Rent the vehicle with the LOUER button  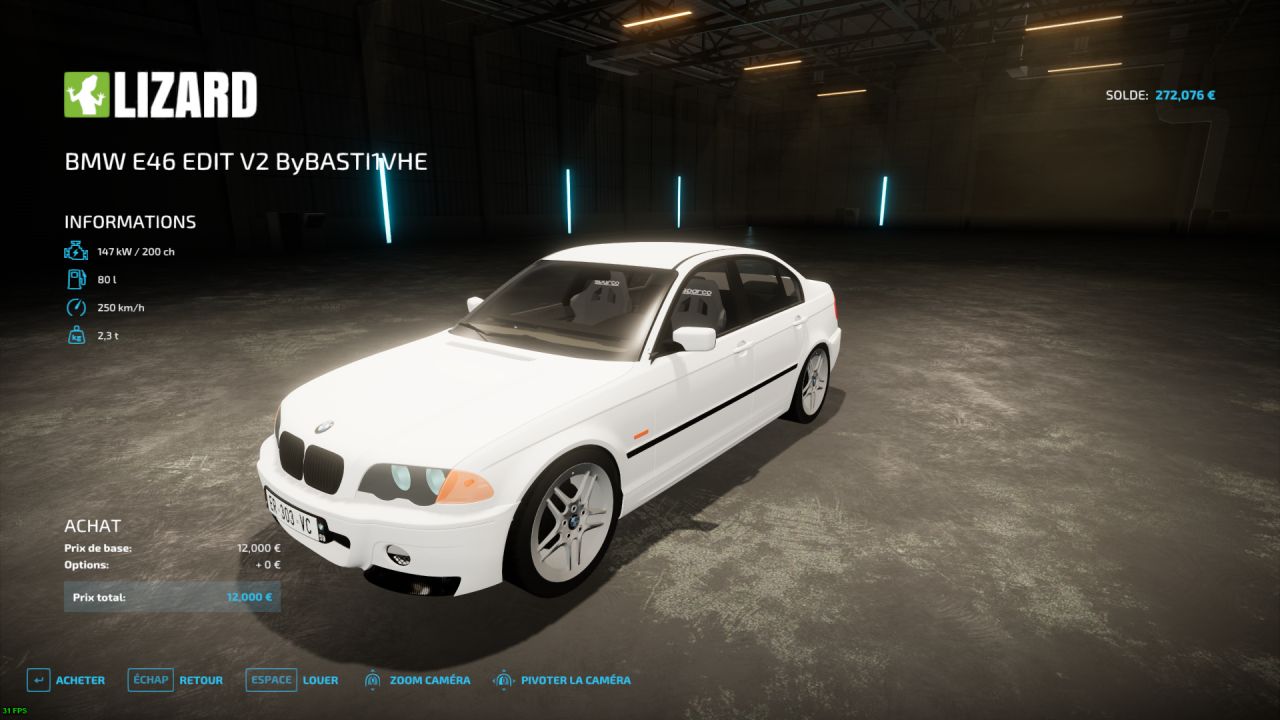point(292,680)
